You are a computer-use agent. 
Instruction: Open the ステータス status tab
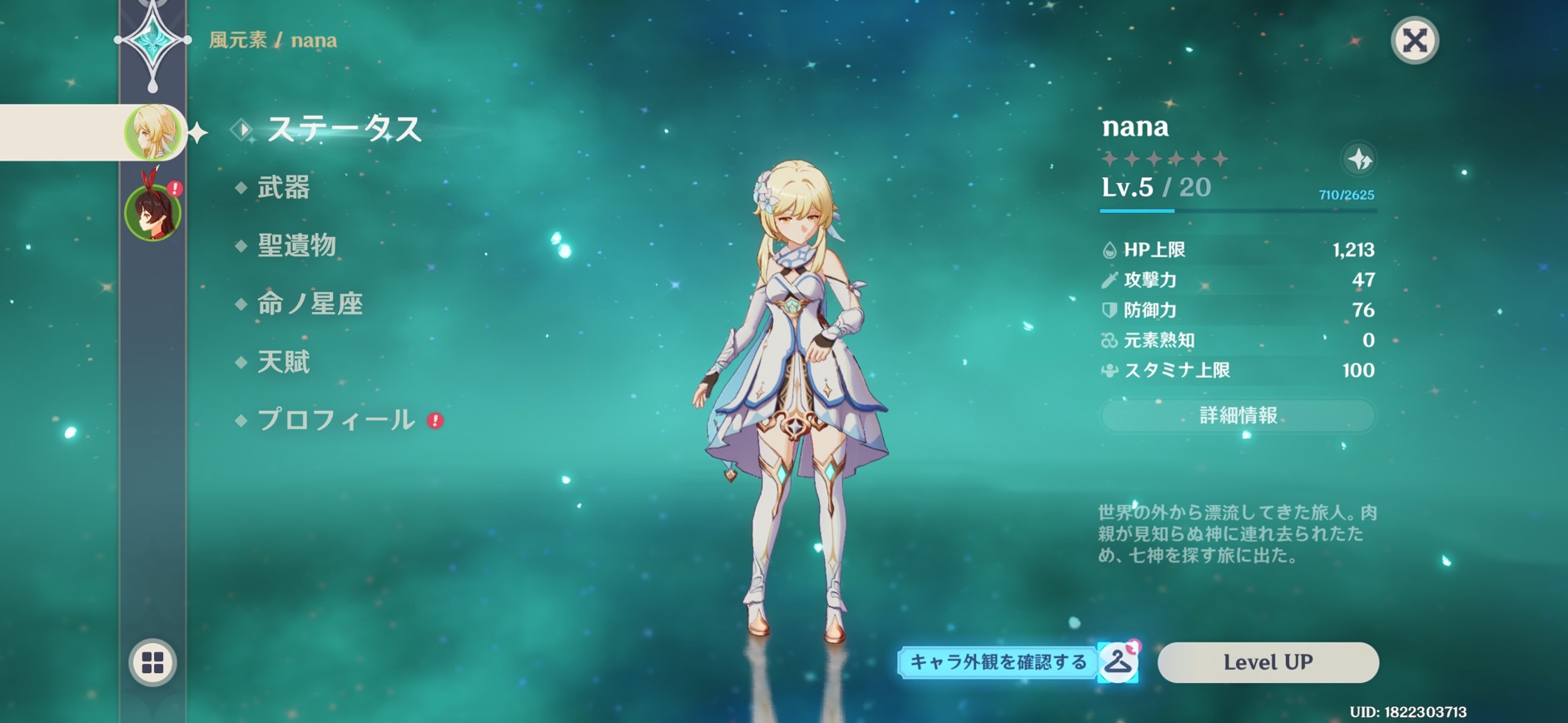pyautogui.click(x=344, y=129)
